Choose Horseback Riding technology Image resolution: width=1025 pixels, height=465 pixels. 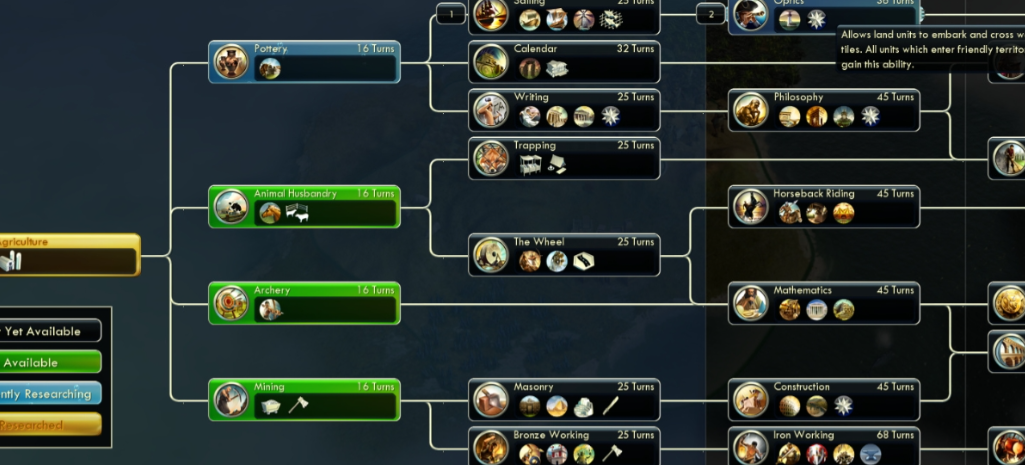point(823,206)
